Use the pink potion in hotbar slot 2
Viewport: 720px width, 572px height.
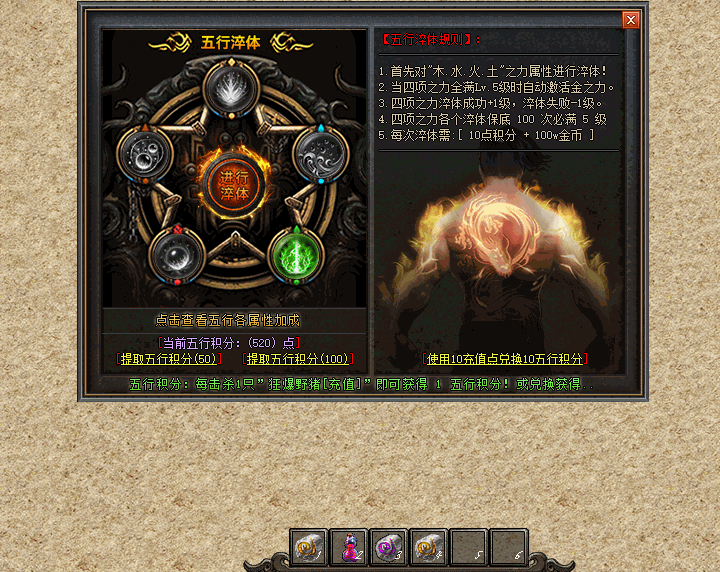pyautogui.click(x=347, y=547)
